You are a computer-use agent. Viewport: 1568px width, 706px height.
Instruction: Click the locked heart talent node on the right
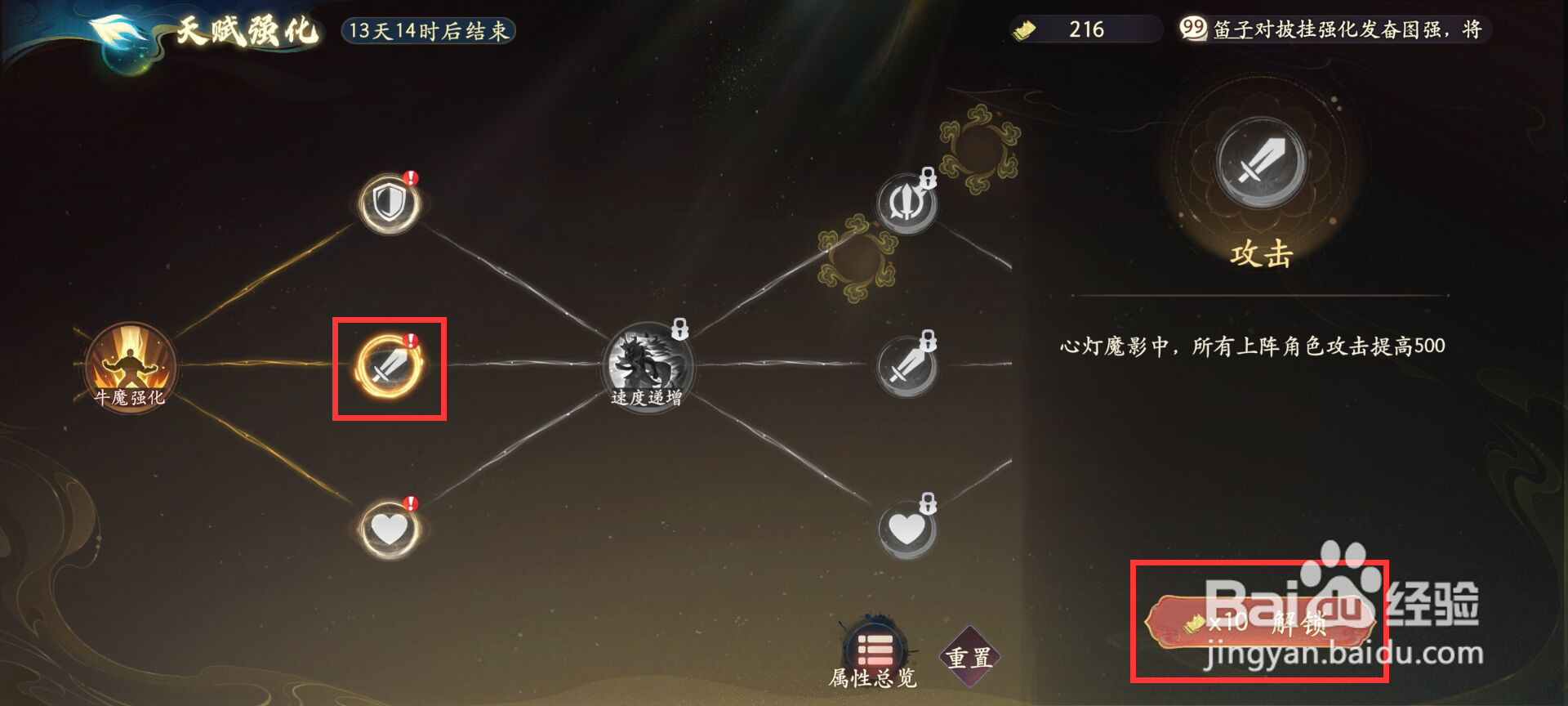tap(906, 527)
